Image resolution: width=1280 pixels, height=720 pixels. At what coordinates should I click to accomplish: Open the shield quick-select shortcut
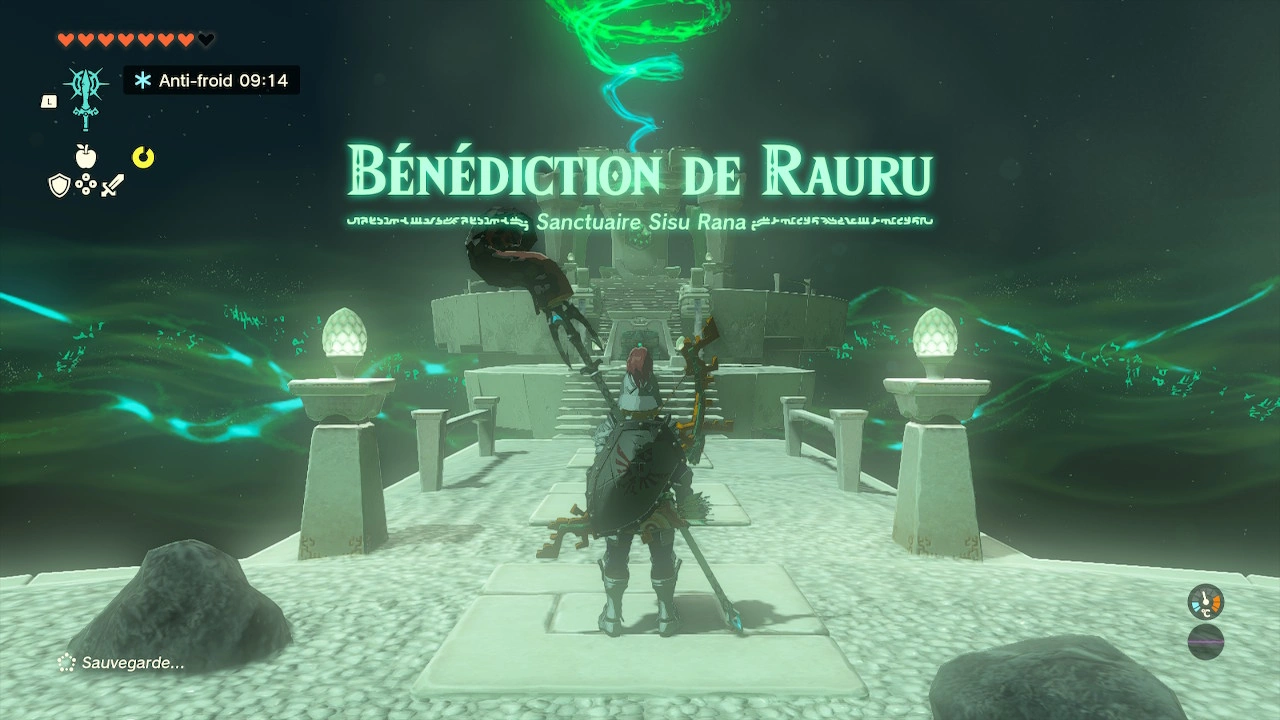[59, 185]
